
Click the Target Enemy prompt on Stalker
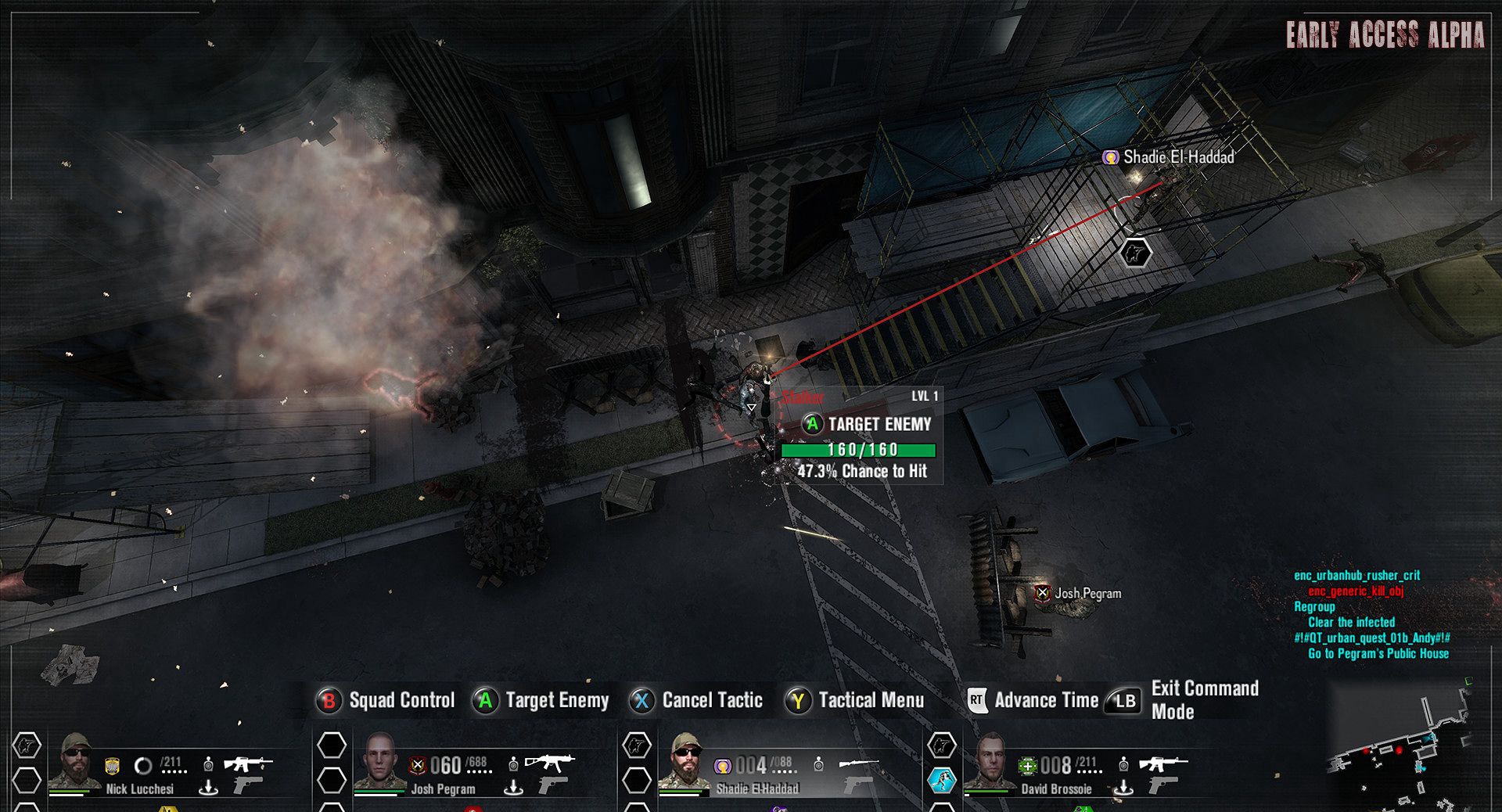[x=867, y=425]
